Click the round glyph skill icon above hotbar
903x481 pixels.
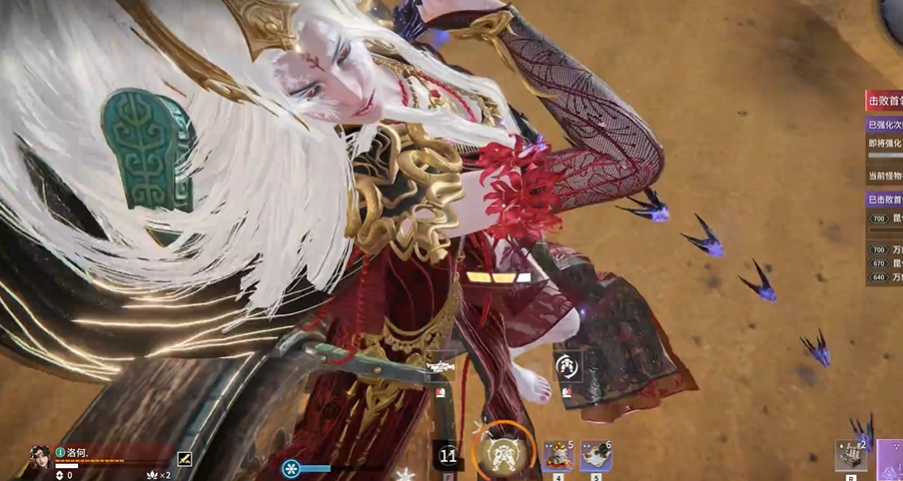[567, 365]
